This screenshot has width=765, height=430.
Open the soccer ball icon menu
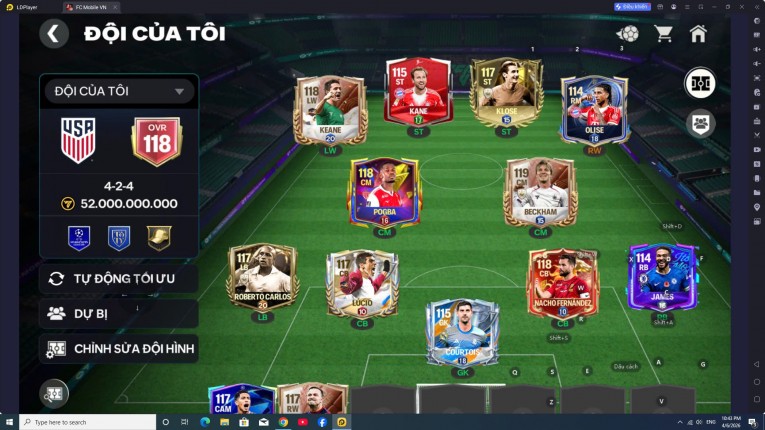coord(627,34)
